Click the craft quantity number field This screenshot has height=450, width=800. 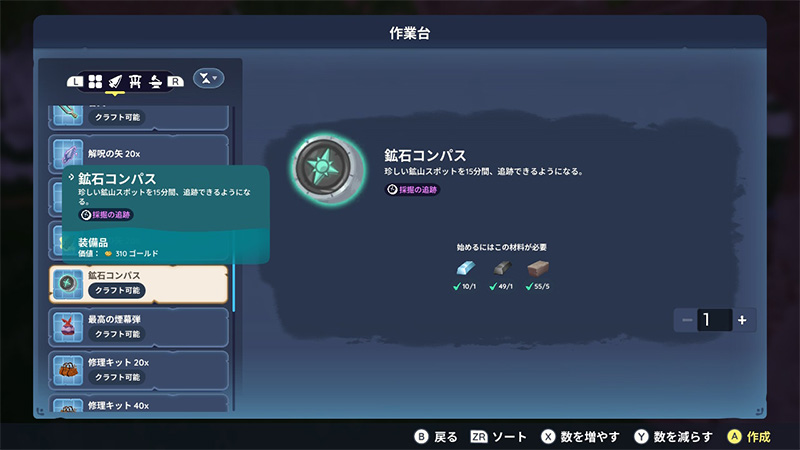pyautogui.click(x=714, y=320)
